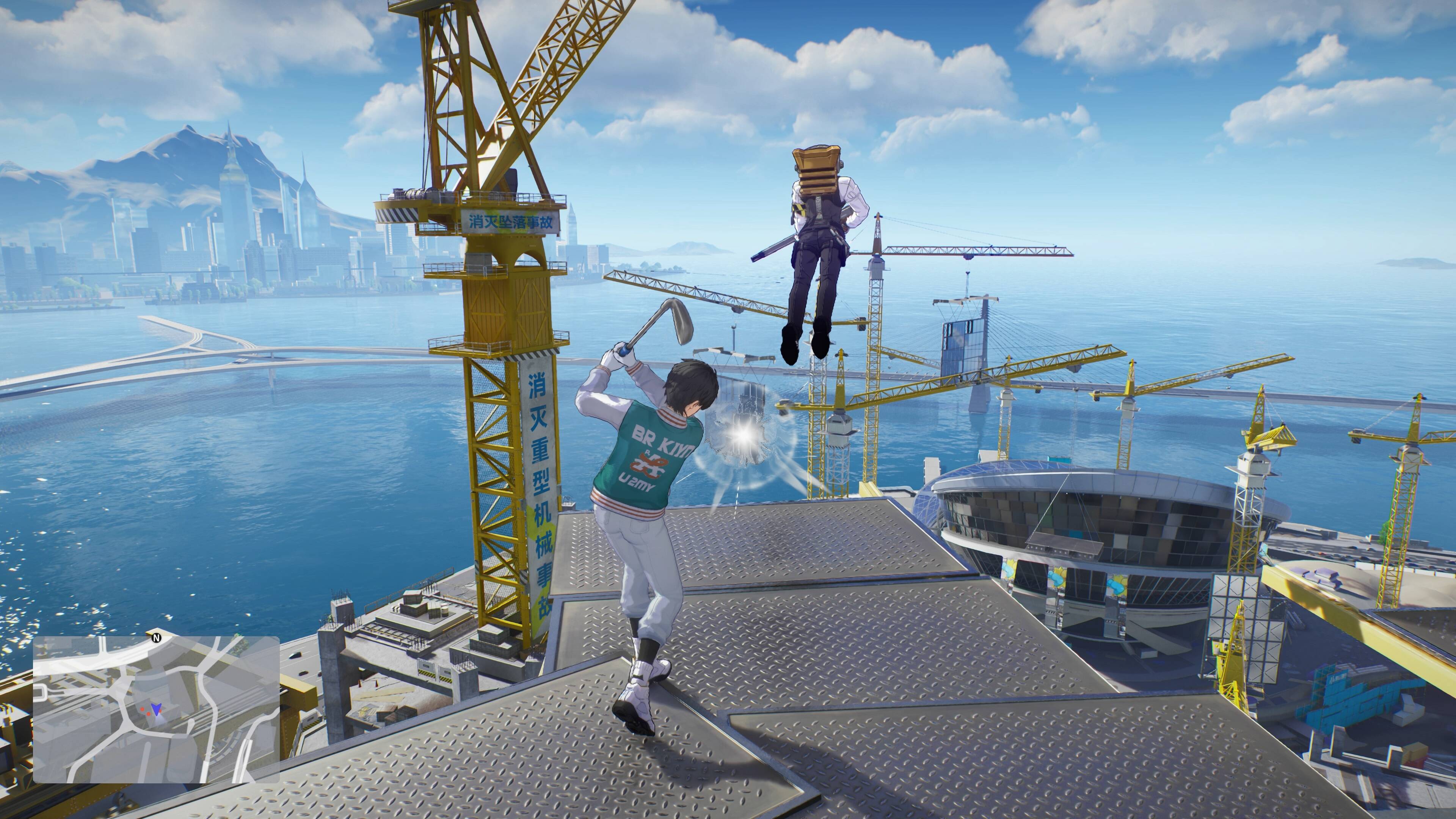
Task: Click the blue player arrow on the minimap
Action: [157, 710]
